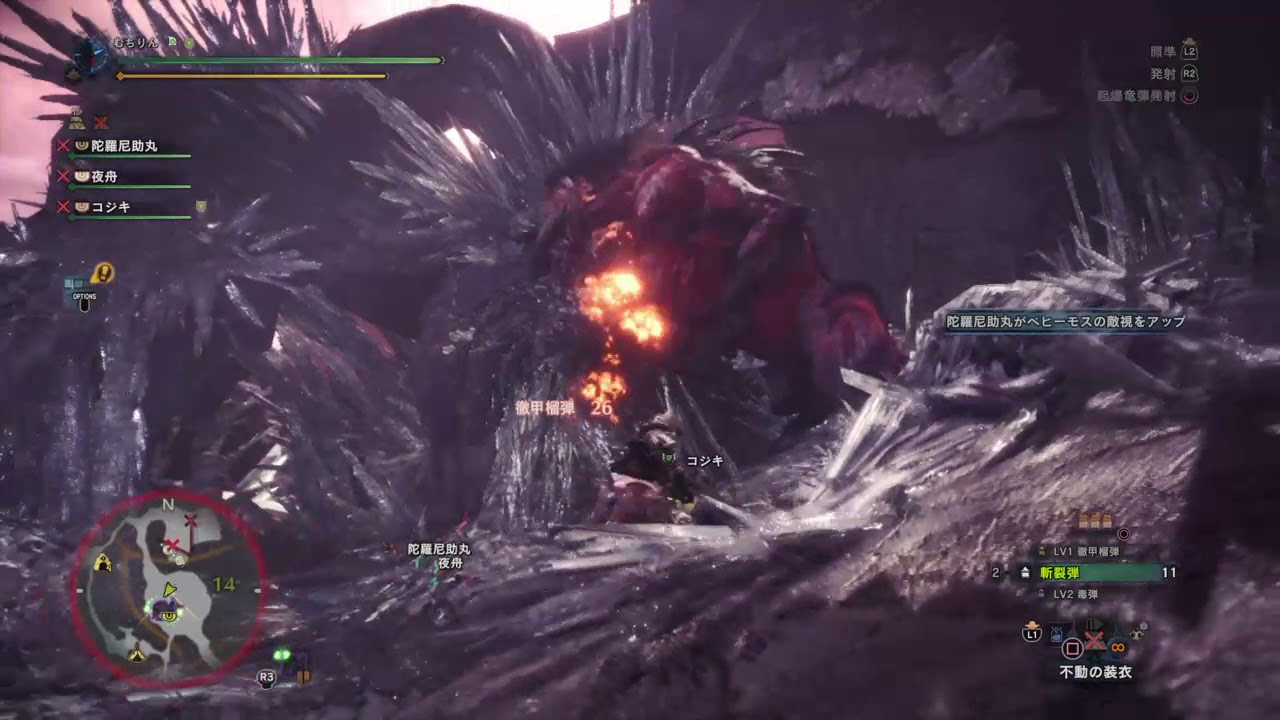The image size is (1280, 720).
Task: Open the yellow exclamation notification icon
Action: [102, 273]
